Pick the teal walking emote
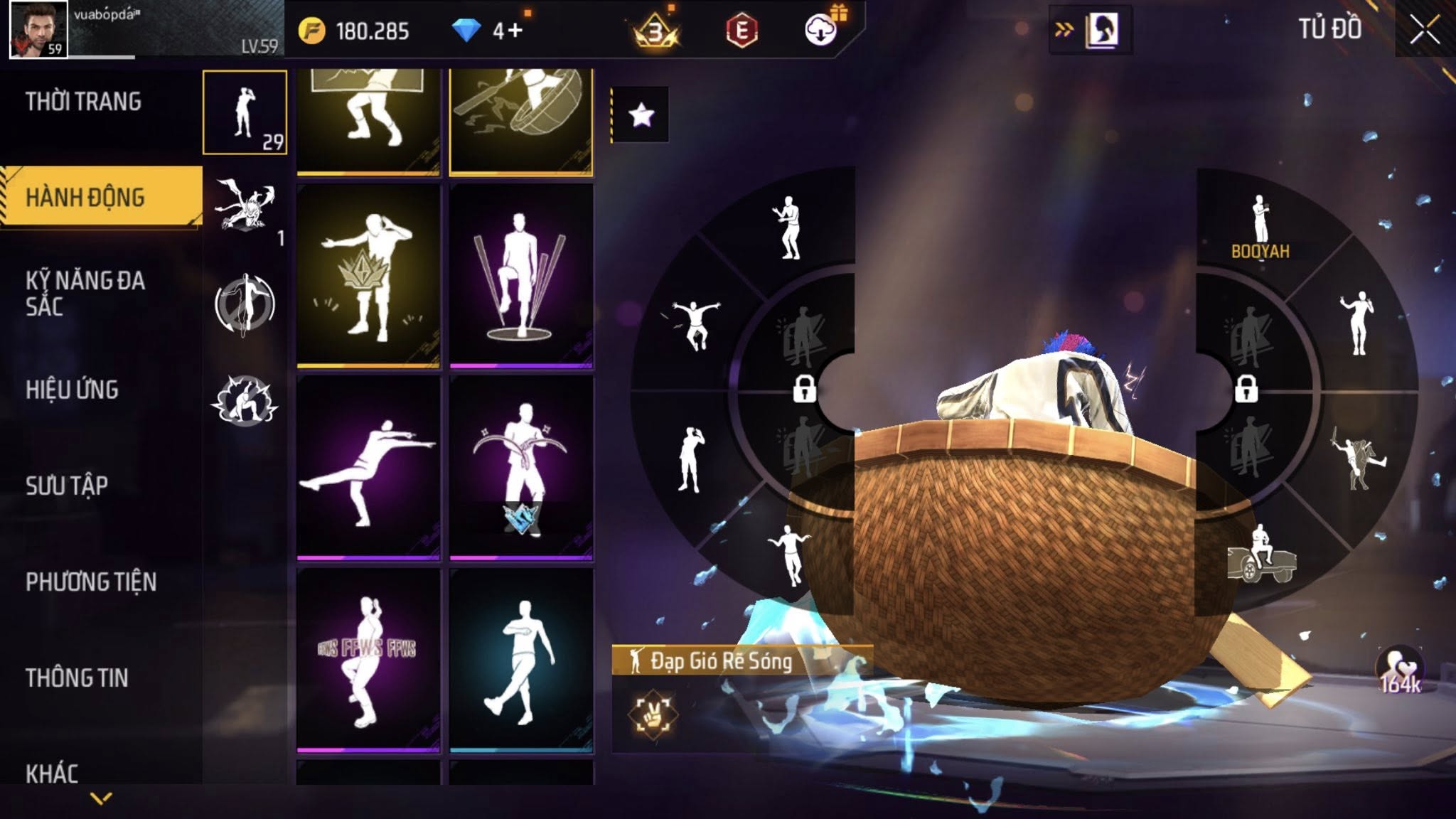 (521, 660)
